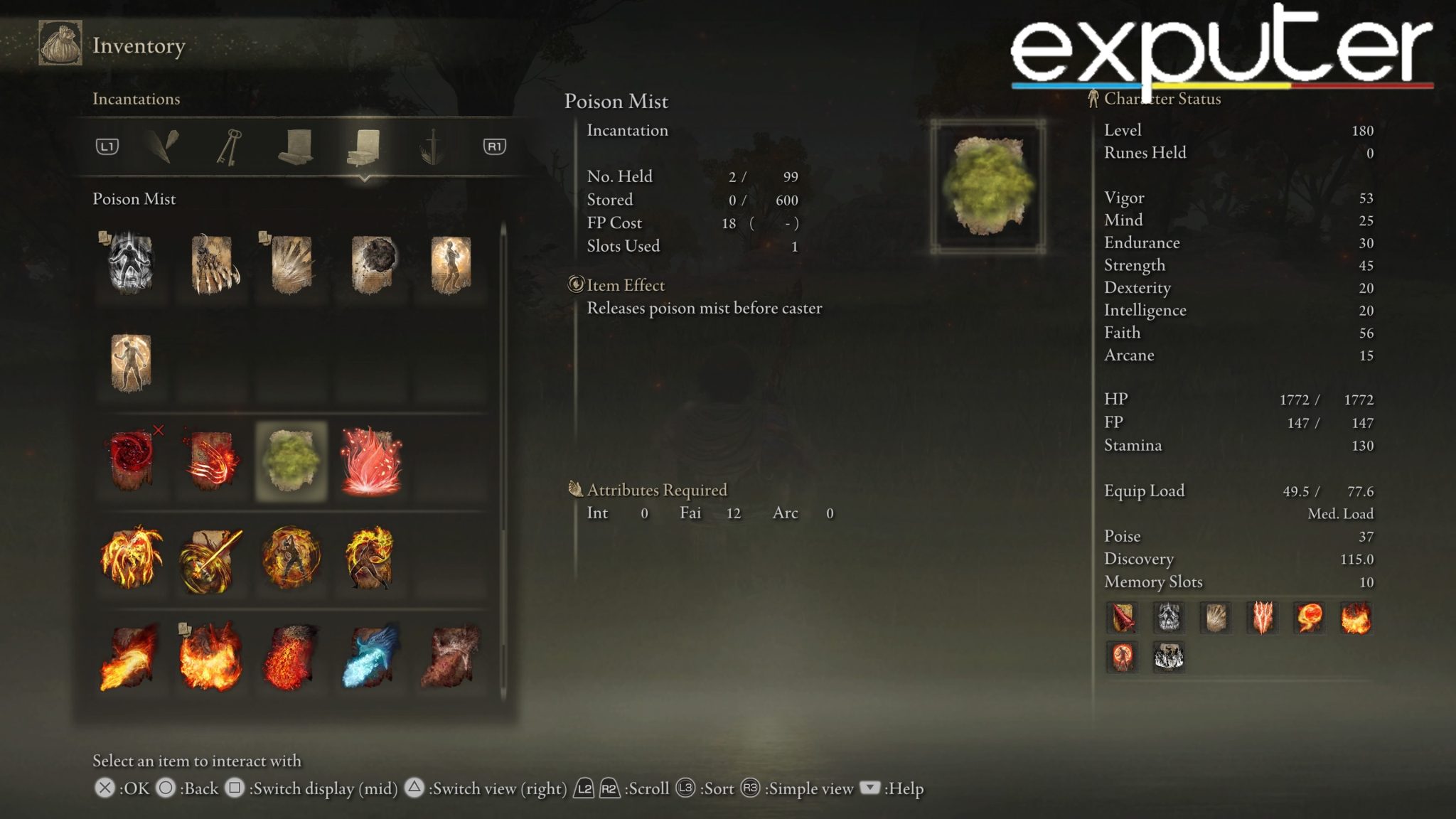Image resolution: width=1456 pixels, height=819 pixels.
Task: Switch to the incantations prayerbook tab
Action: tap(365, 147)
